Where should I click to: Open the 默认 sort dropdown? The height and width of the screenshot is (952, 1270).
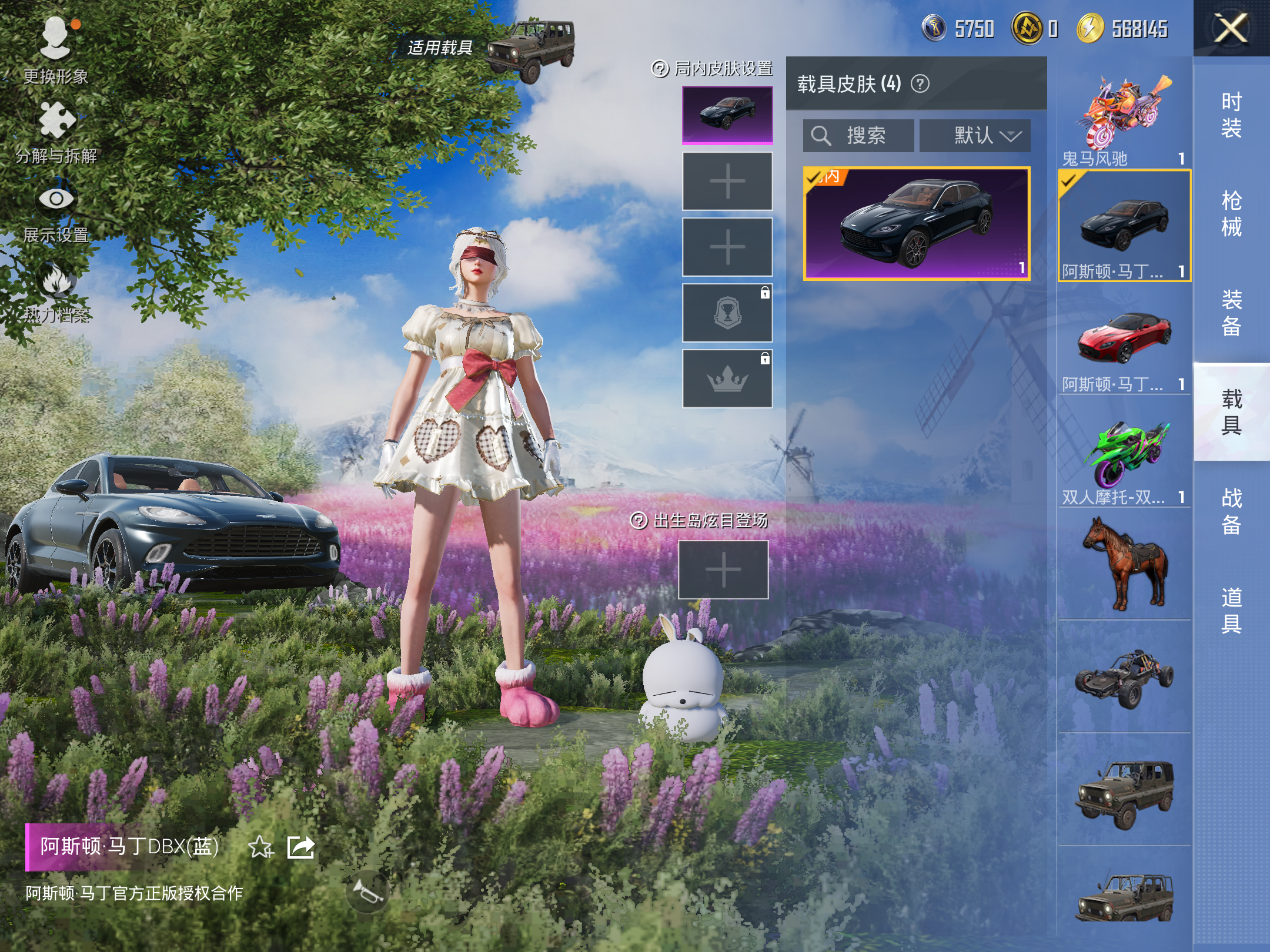975,136
